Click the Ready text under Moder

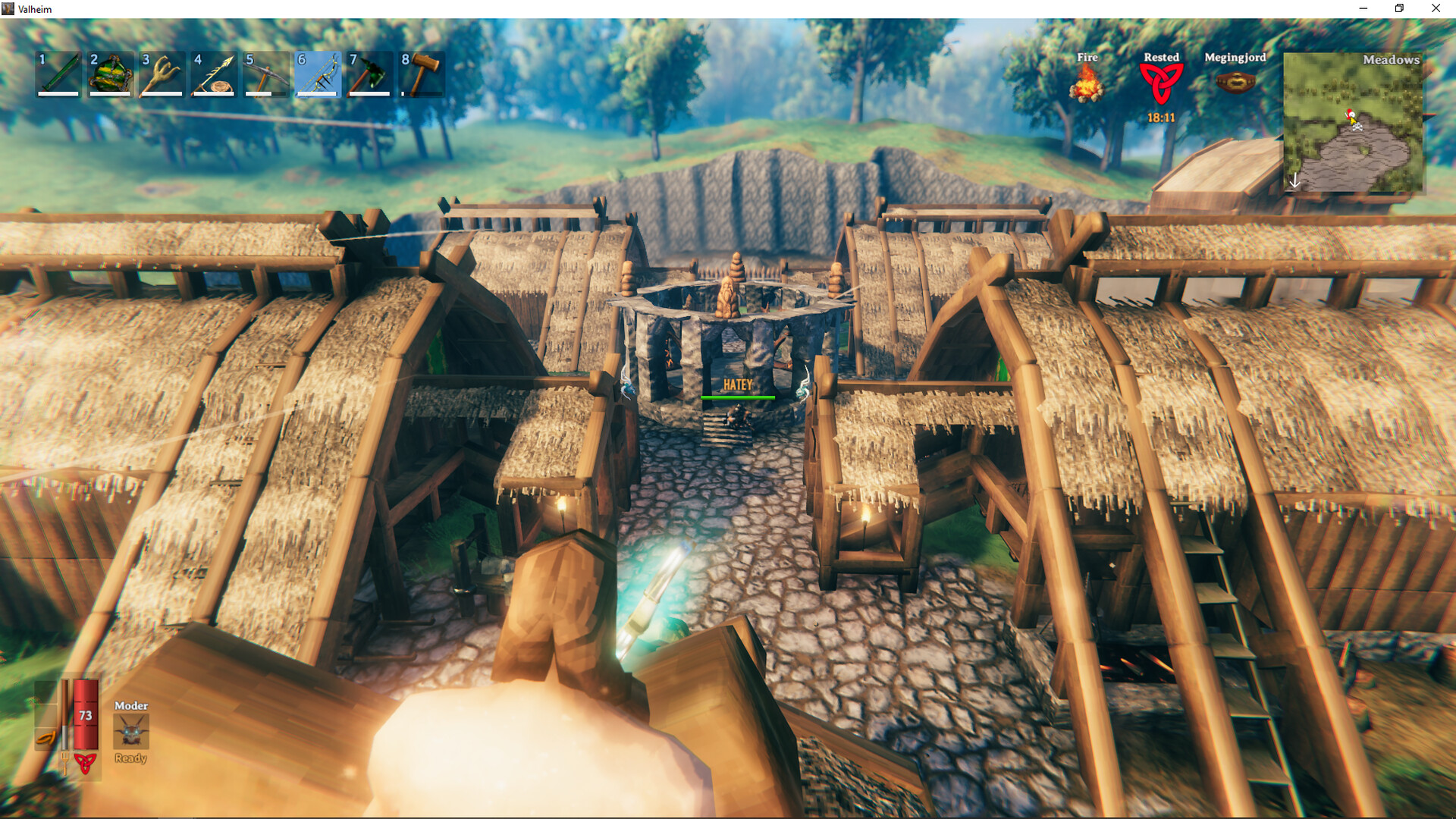[131, 758]
